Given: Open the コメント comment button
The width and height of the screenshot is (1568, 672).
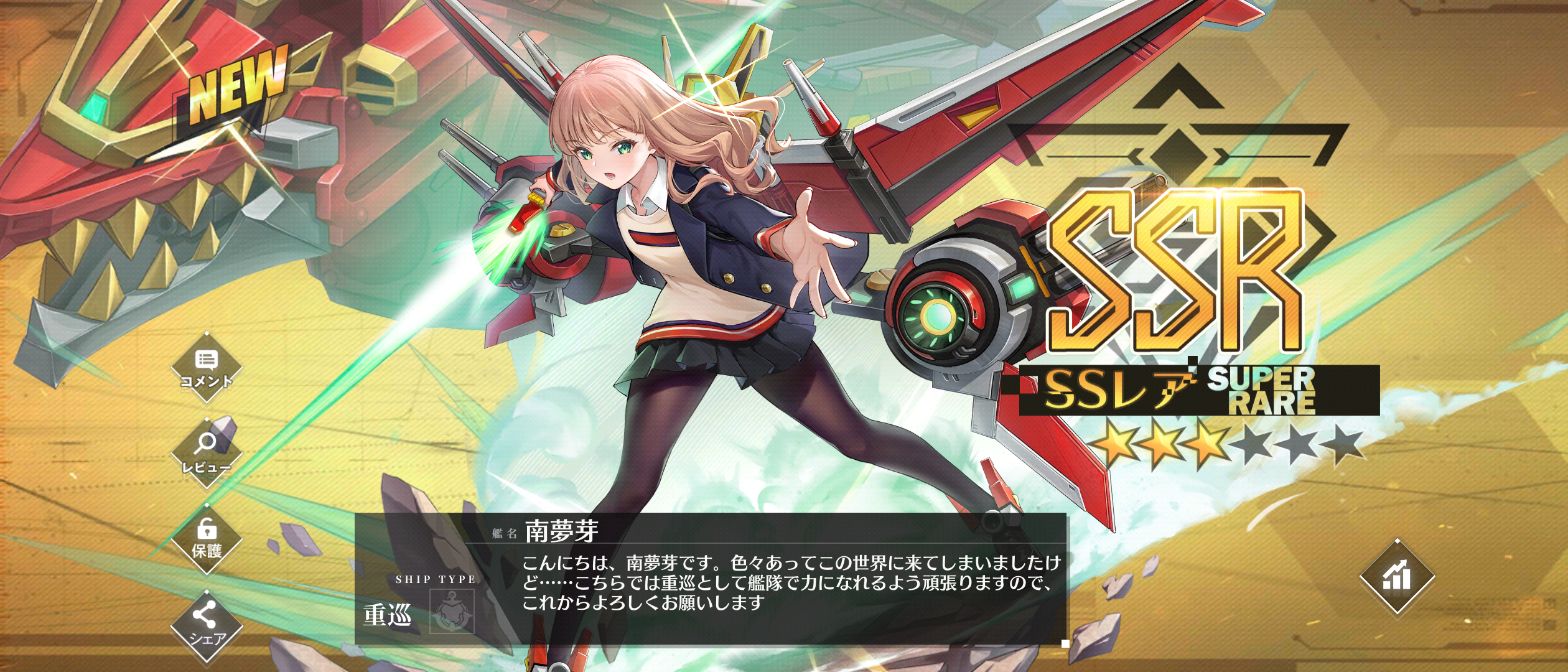Looking at the screenshot, I should pyautogui.click(x=206, y=368).
